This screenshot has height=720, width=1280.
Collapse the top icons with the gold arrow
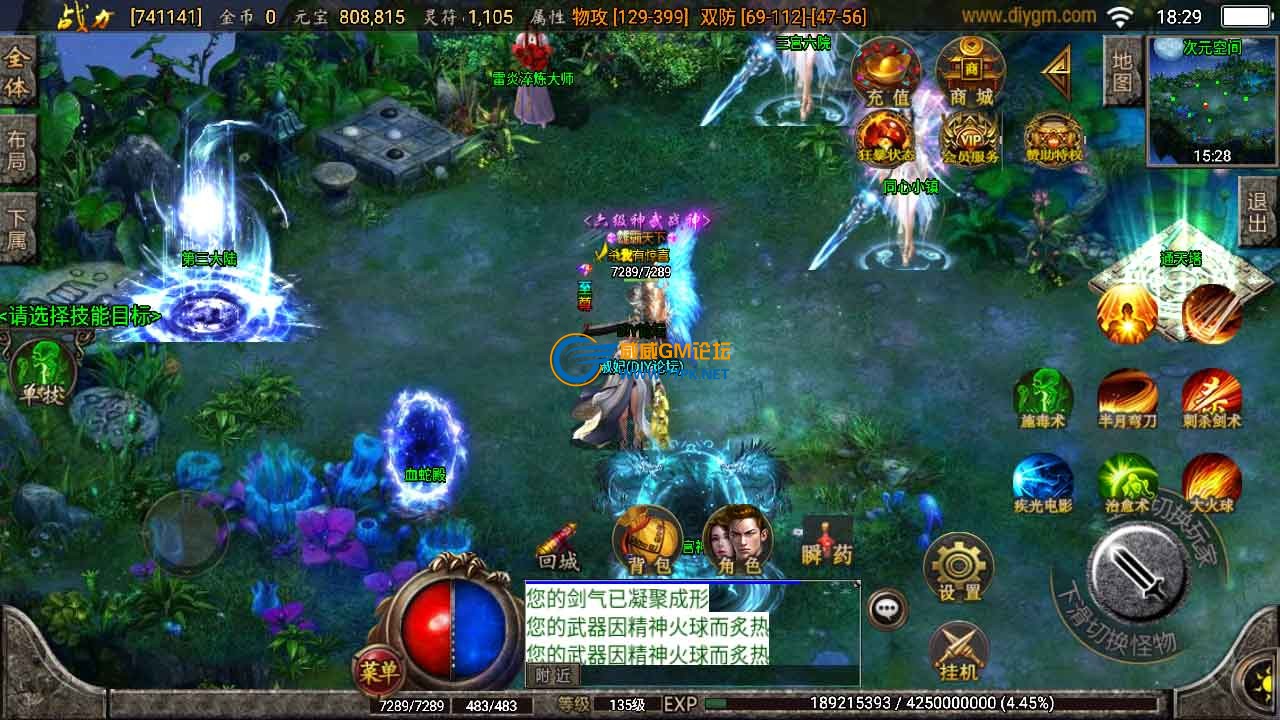(1056, 72)
